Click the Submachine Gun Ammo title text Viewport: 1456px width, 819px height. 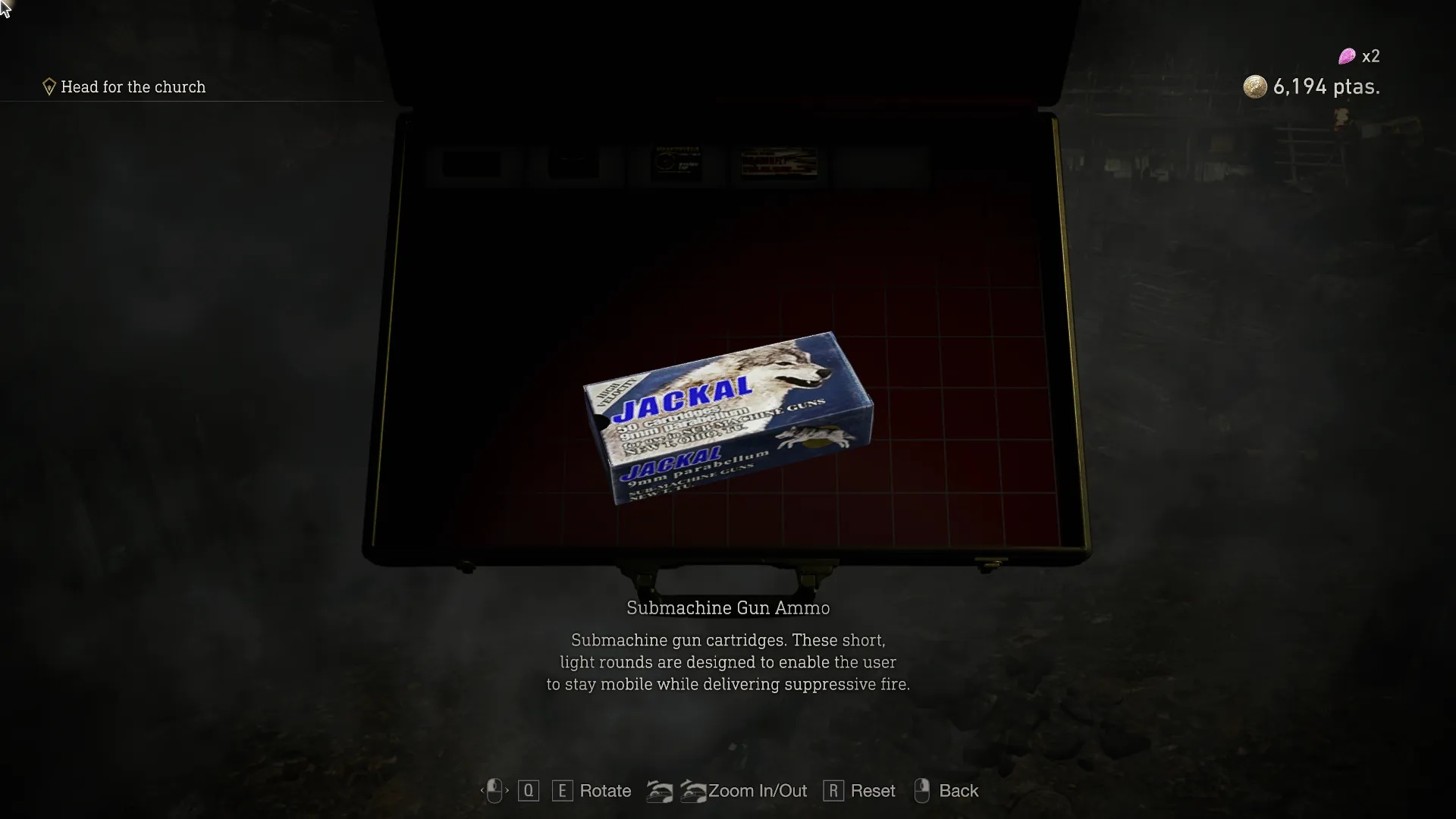point(727,607)
